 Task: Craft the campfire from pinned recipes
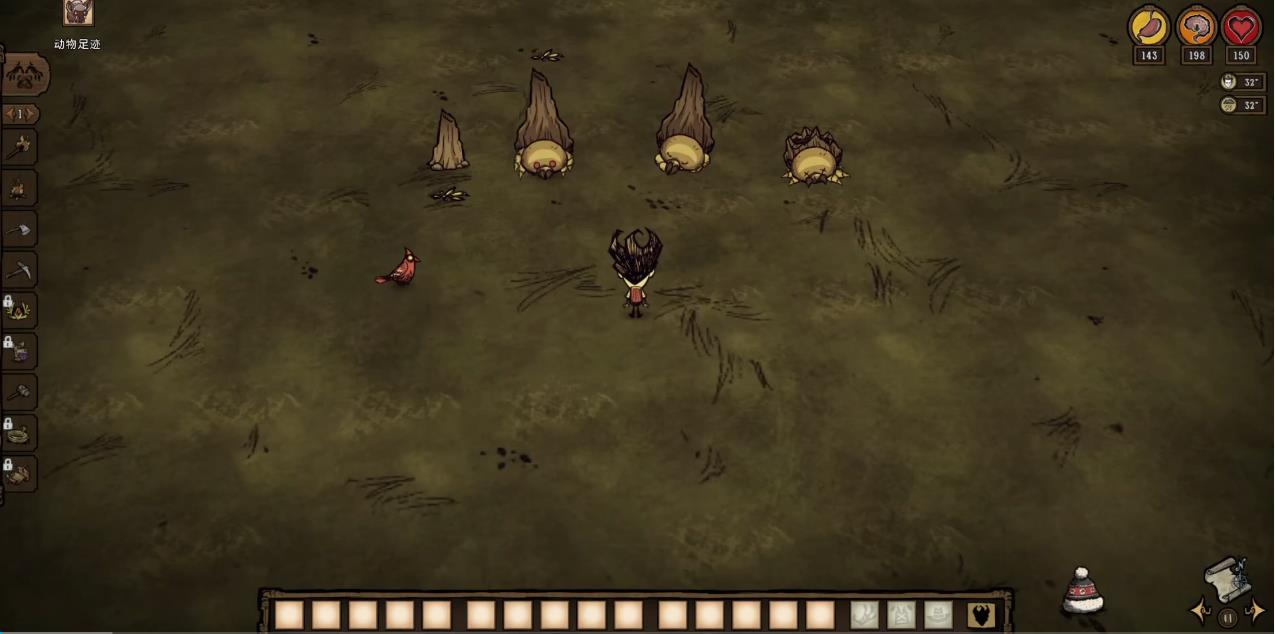19,188
